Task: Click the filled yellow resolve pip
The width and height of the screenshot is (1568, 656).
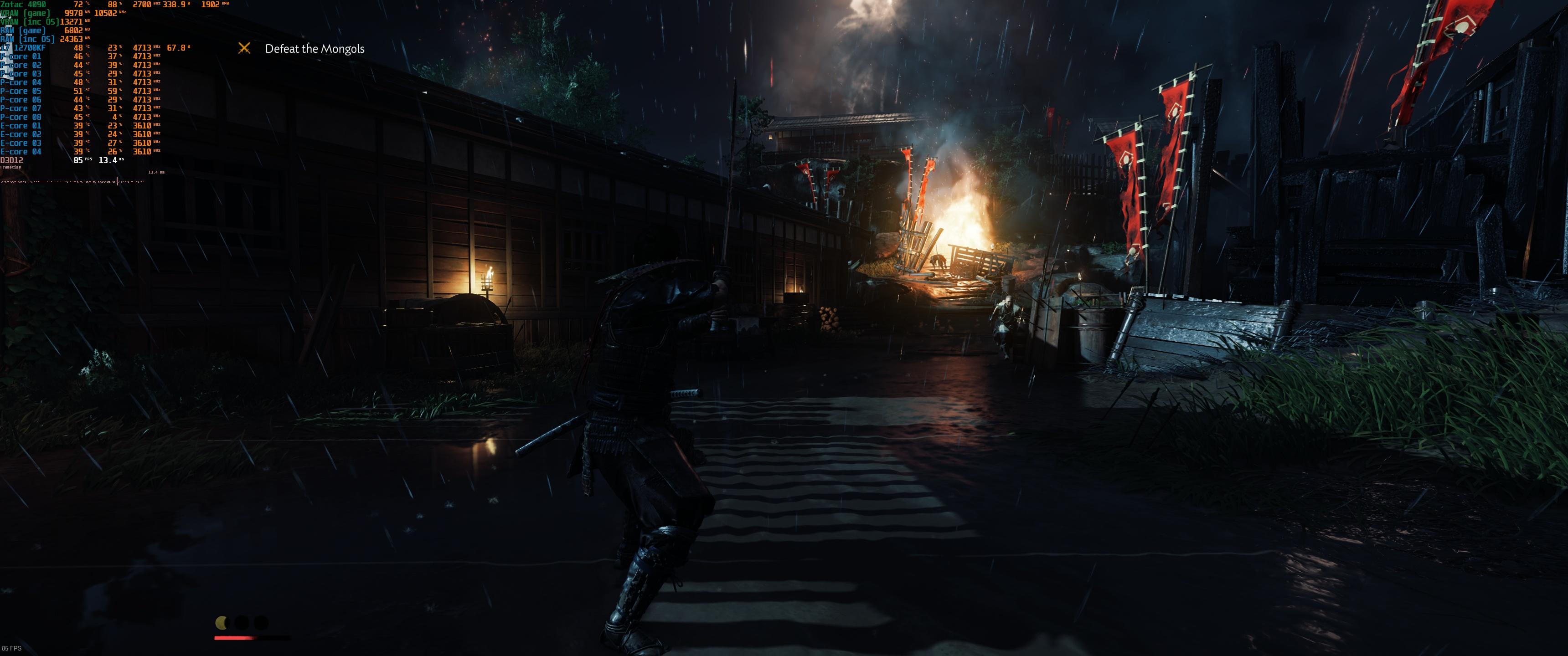Action: pyautogui.click(x=222, y=623)
